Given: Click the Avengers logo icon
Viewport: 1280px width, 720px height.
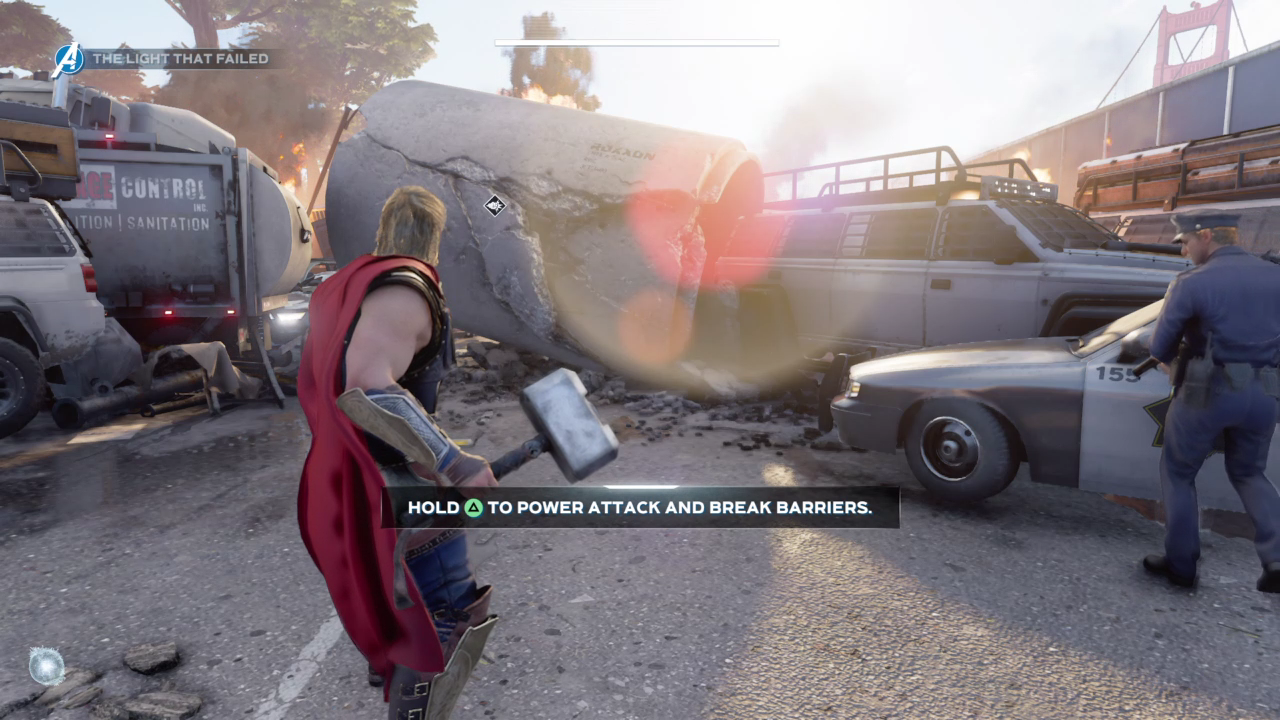Looking at the screenshot, I should coord(68,59).
